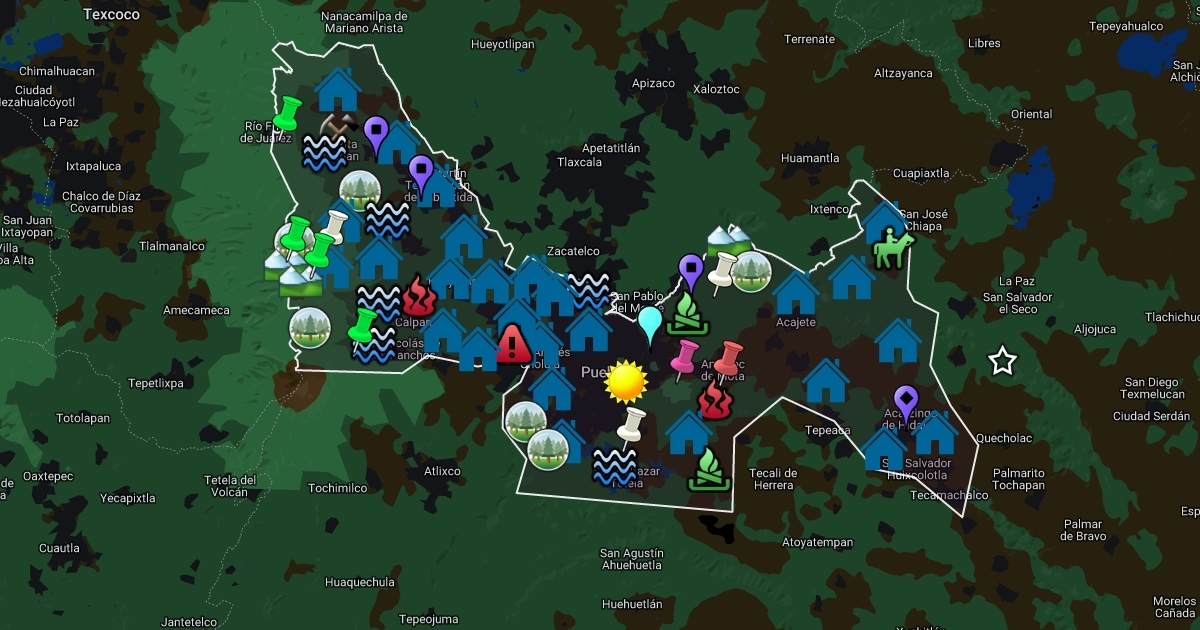This screenshot has width=1200, height=630.
Task: Click the green pushpin near Río Frío de Juárez
Action: pyautogui.click(x=287, y=116)
